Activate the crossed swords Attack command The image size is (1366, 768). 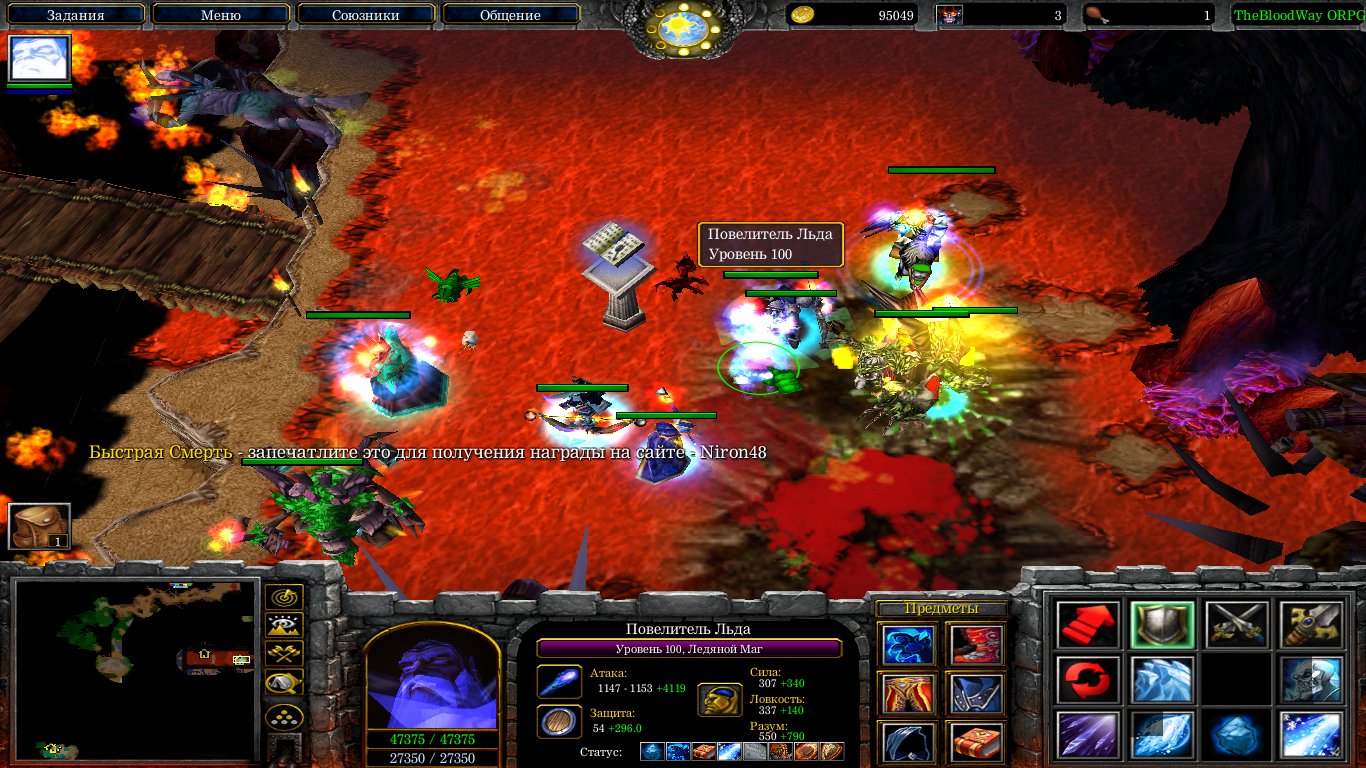[1237, 625]
